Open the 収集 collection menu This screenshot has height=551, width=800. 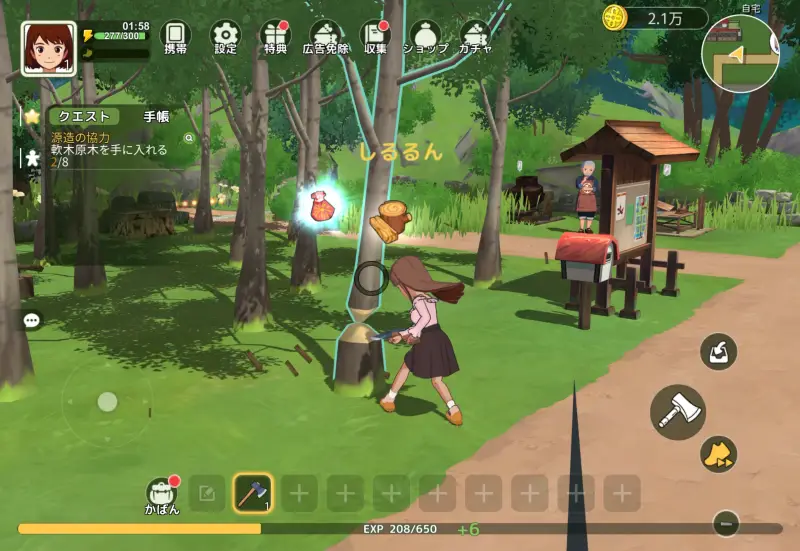coord(375,37)
